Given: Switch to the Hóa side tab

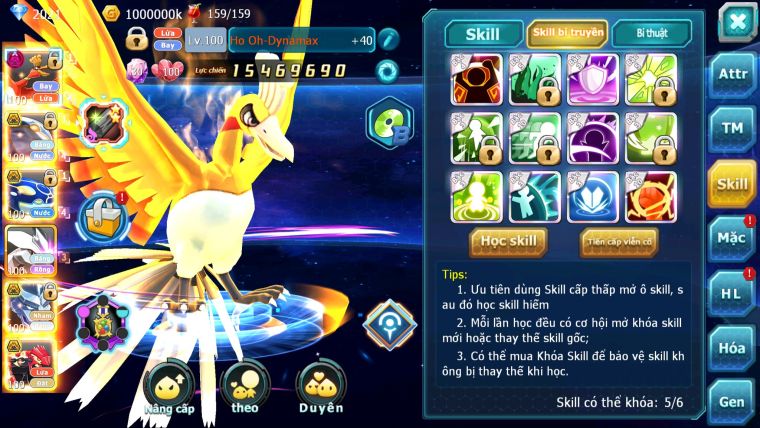Looking at the screenshot, I should (732, 347).
